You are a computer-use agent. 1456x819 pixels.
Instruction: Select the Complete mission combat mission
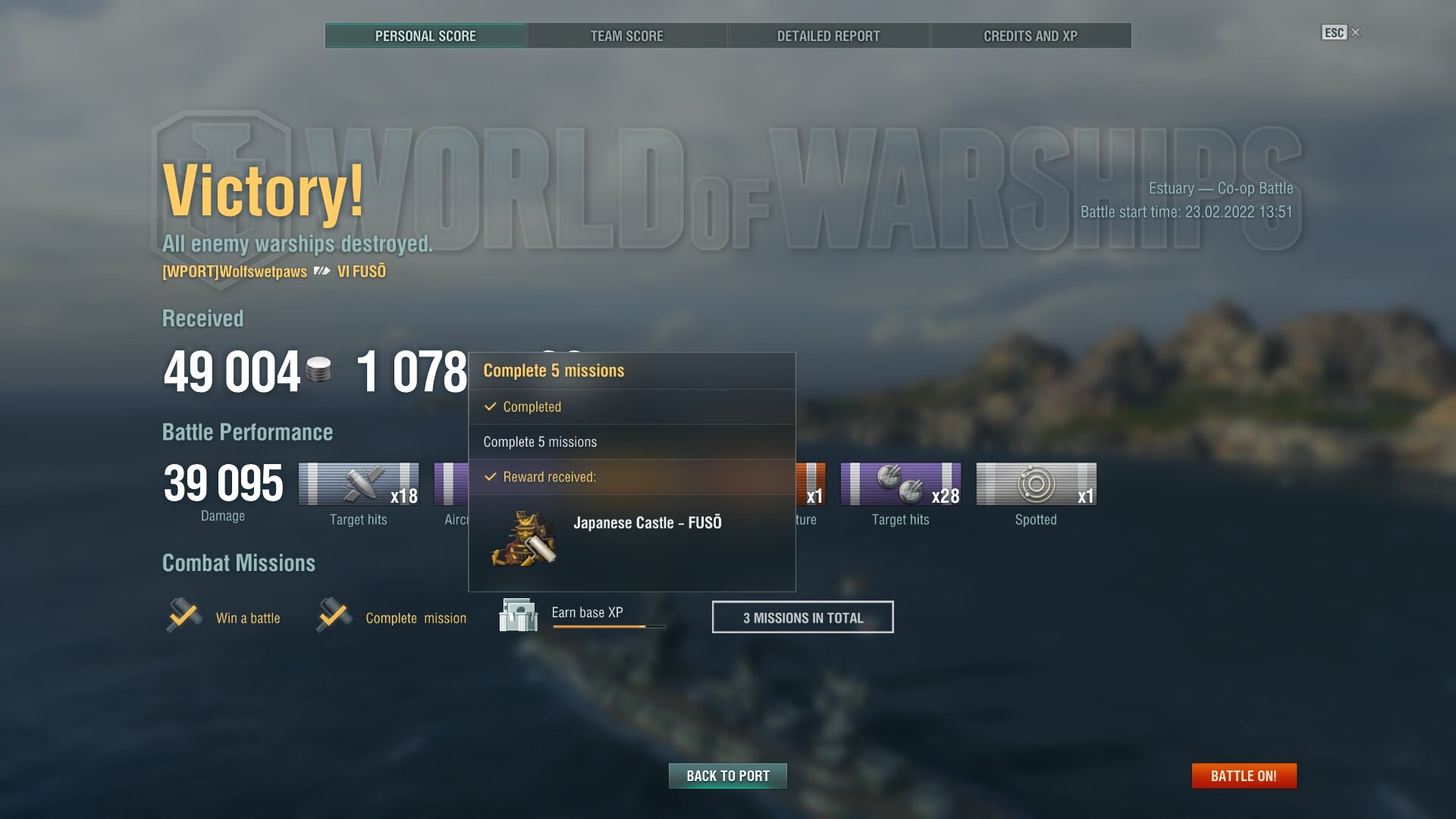392,617
